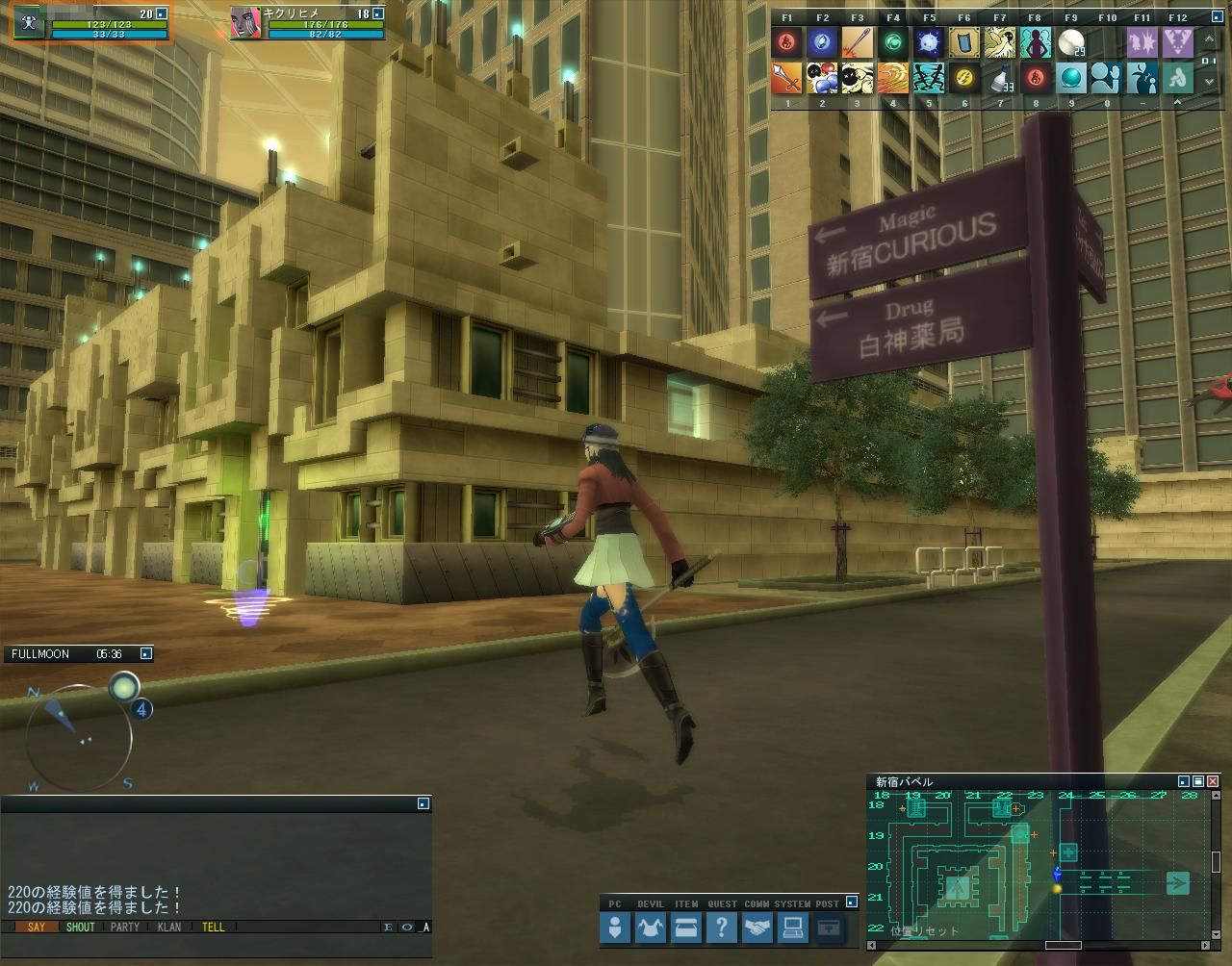Open the ITEM inventory menu
Viewport: 1232px width, 966px height.
pos(686,928)
